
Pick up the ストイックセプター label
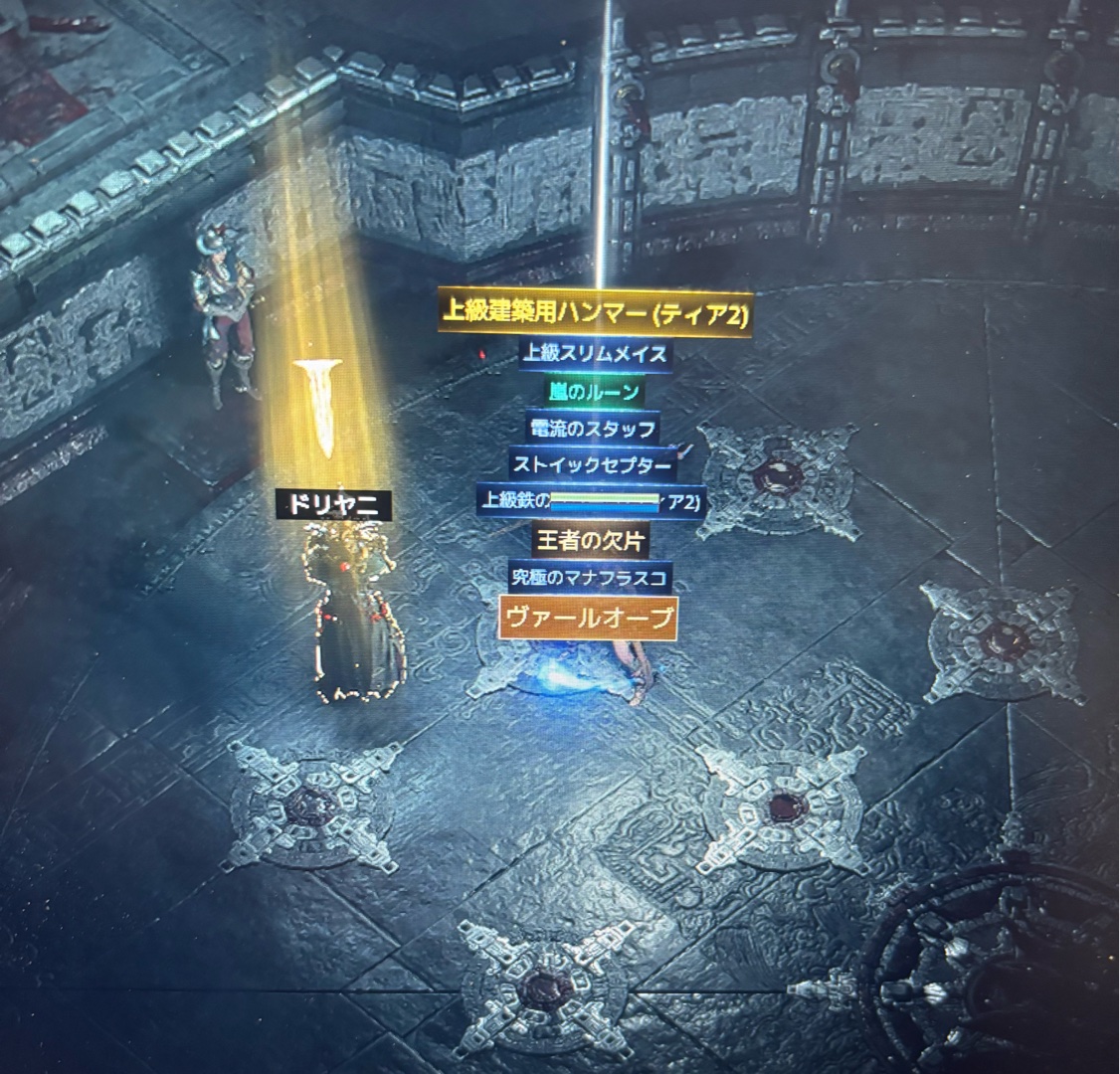click(x=593, y=464)
